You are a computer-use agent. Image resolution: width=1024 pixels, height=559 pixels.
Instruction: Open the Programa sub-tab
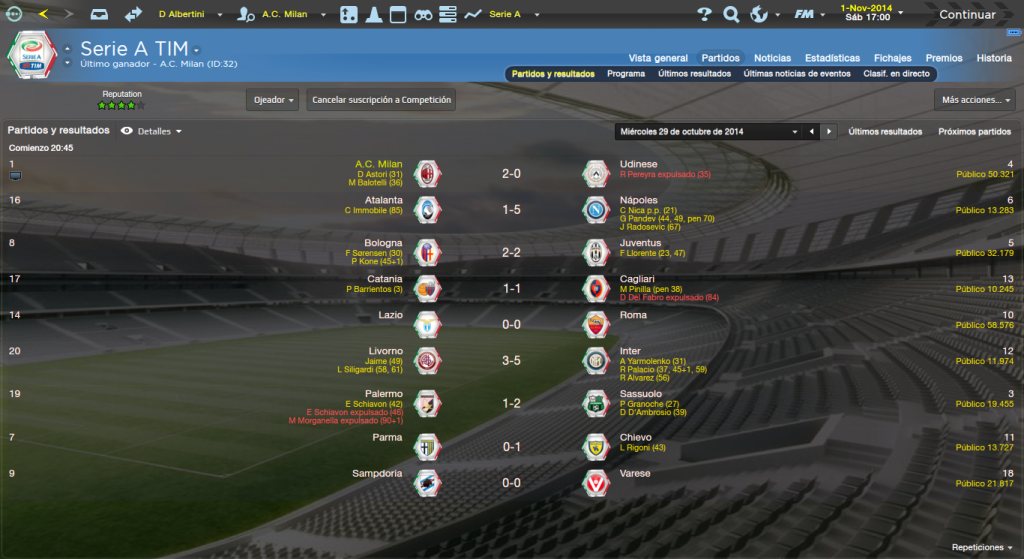(626, 74)
